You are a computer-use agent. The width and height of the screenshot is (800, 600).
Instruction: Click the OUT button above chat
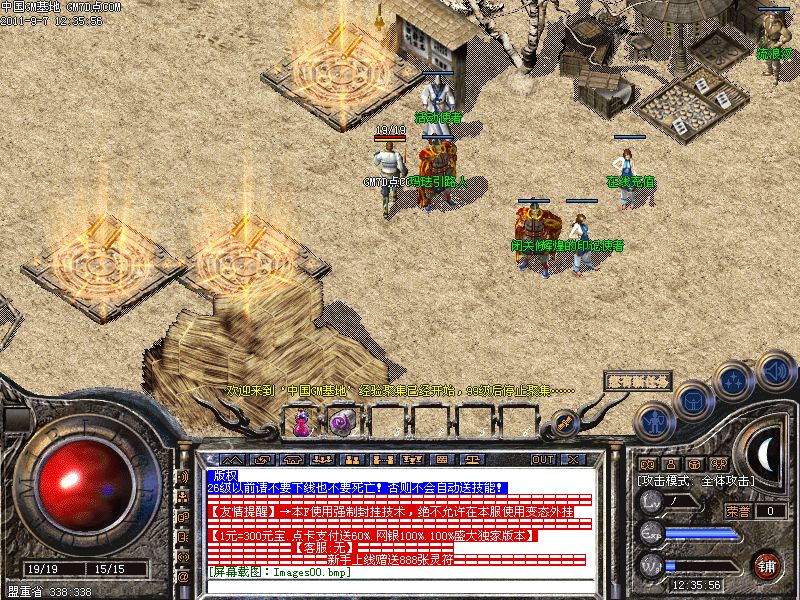[x=543, y=459]
